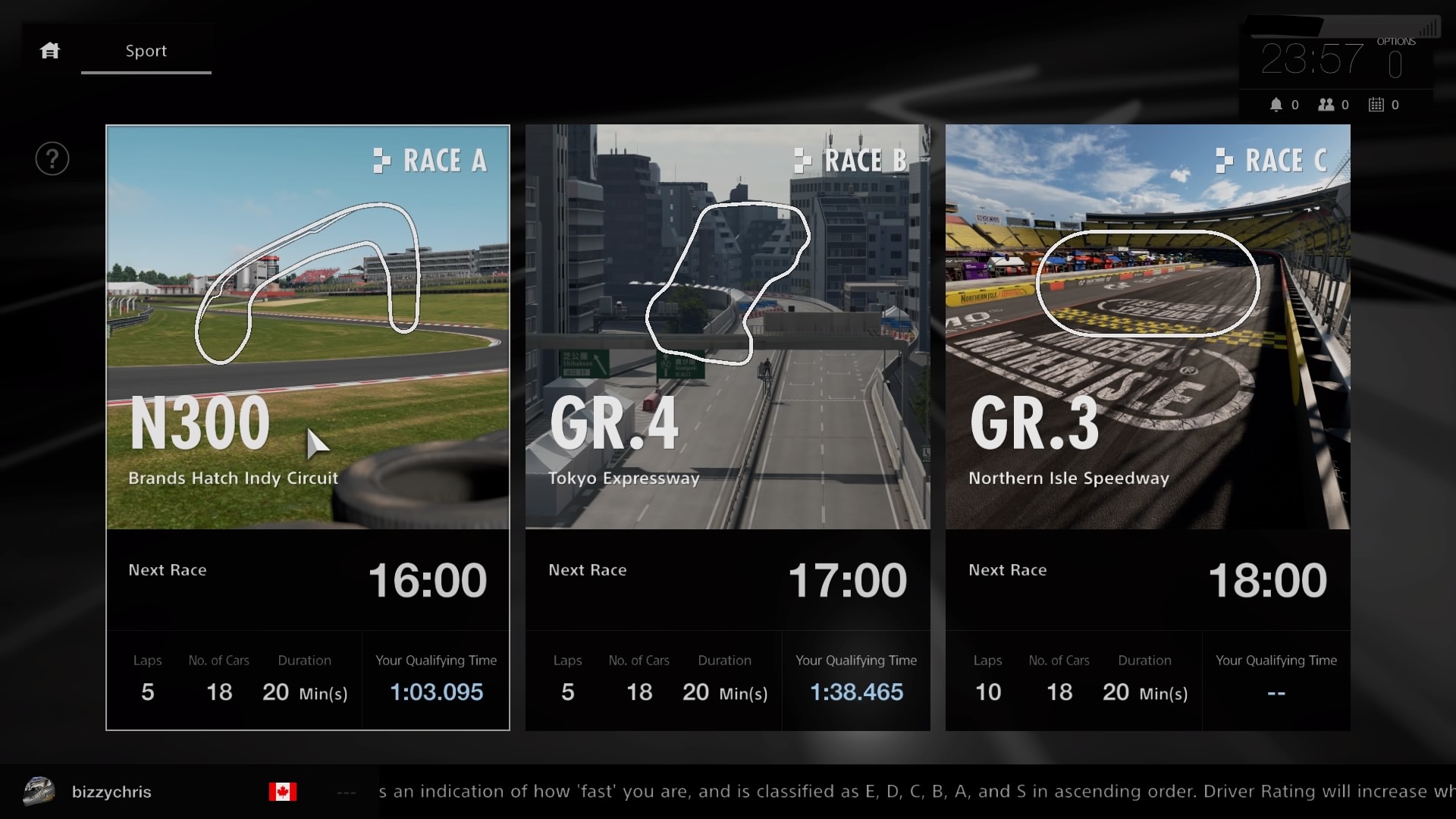
Task: Show the friends list icon
Action: pyautogui.click(x=1326, y=105)
